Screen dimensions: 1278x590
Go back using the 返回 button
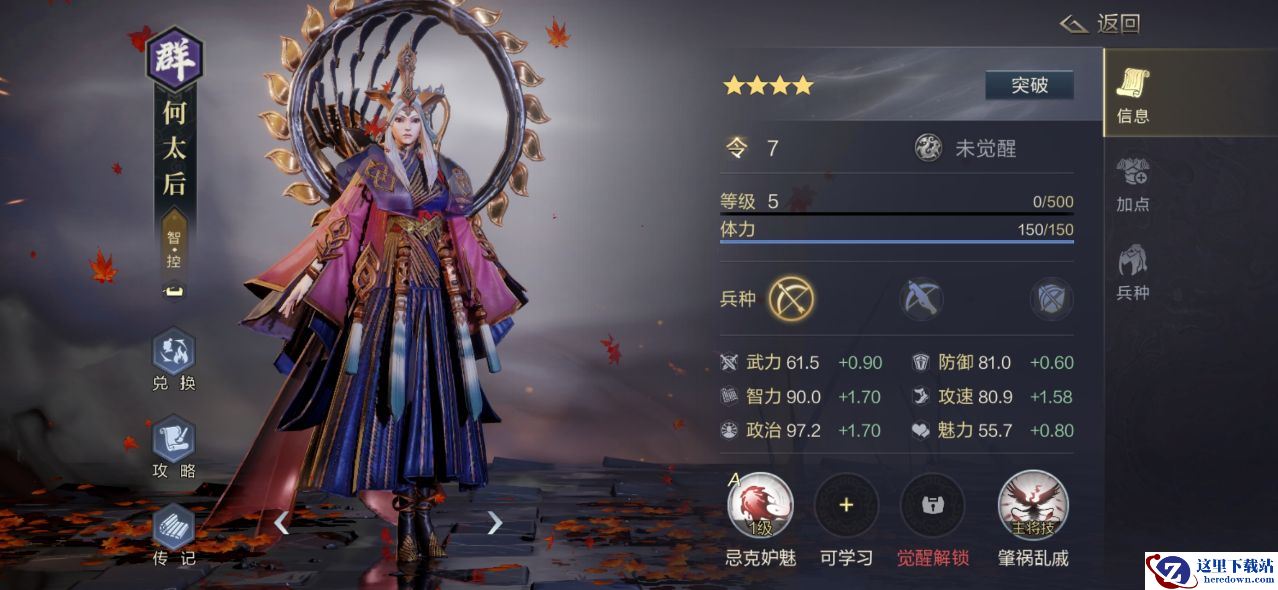coord(1101,24)
